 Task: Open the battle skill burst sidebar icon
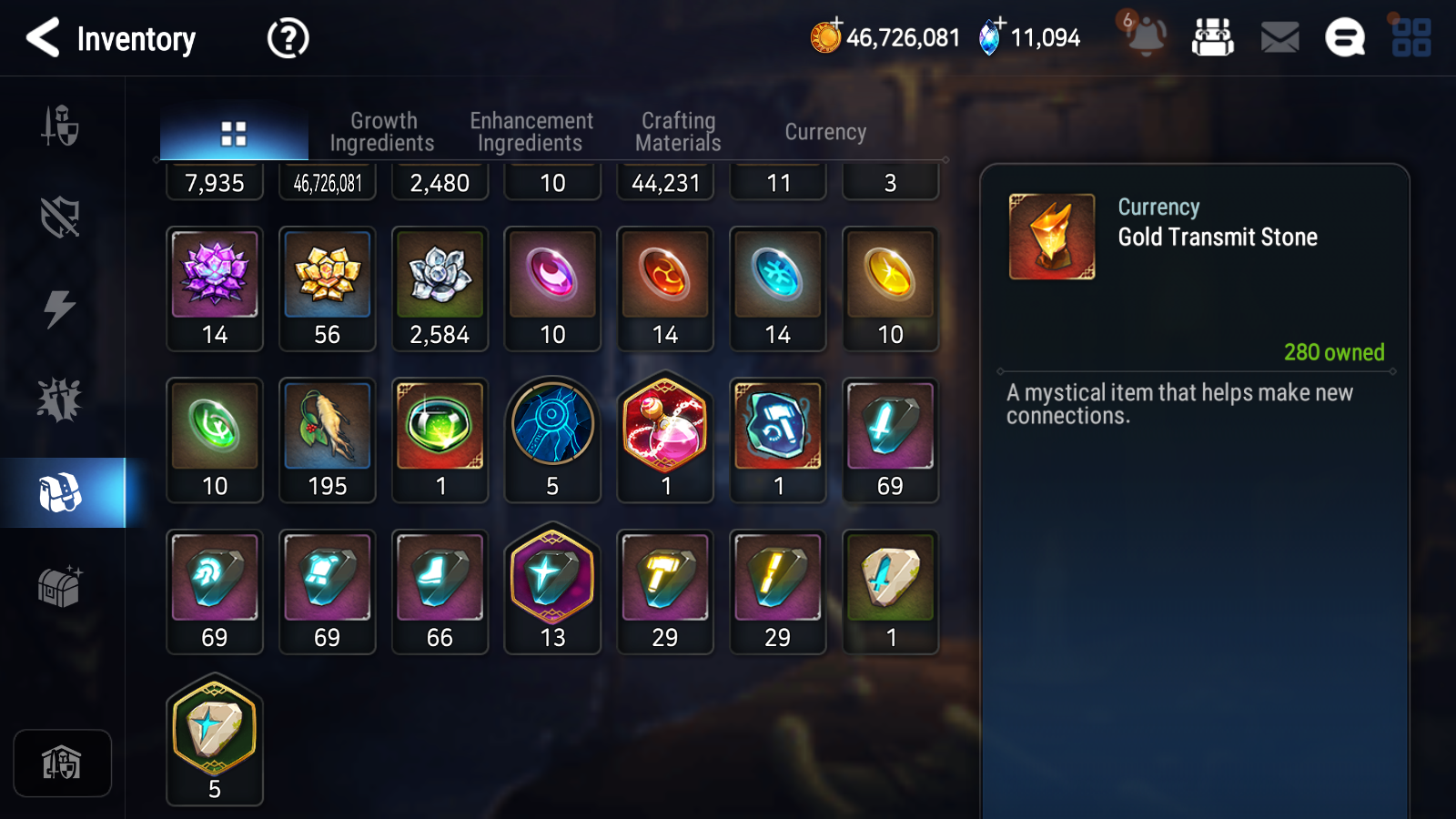(x=60, y=398)
